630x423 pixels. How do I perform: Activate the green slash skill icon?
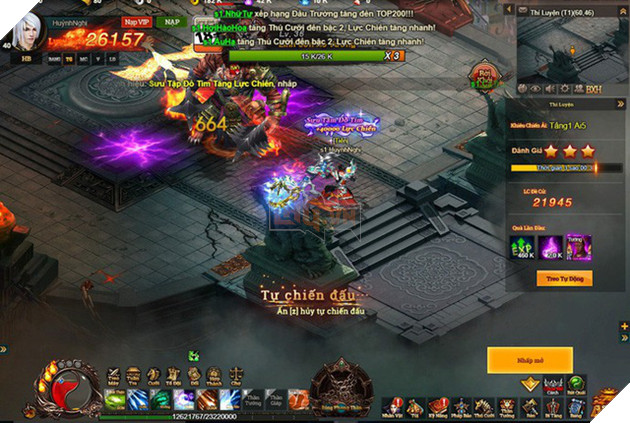point(112,398)
